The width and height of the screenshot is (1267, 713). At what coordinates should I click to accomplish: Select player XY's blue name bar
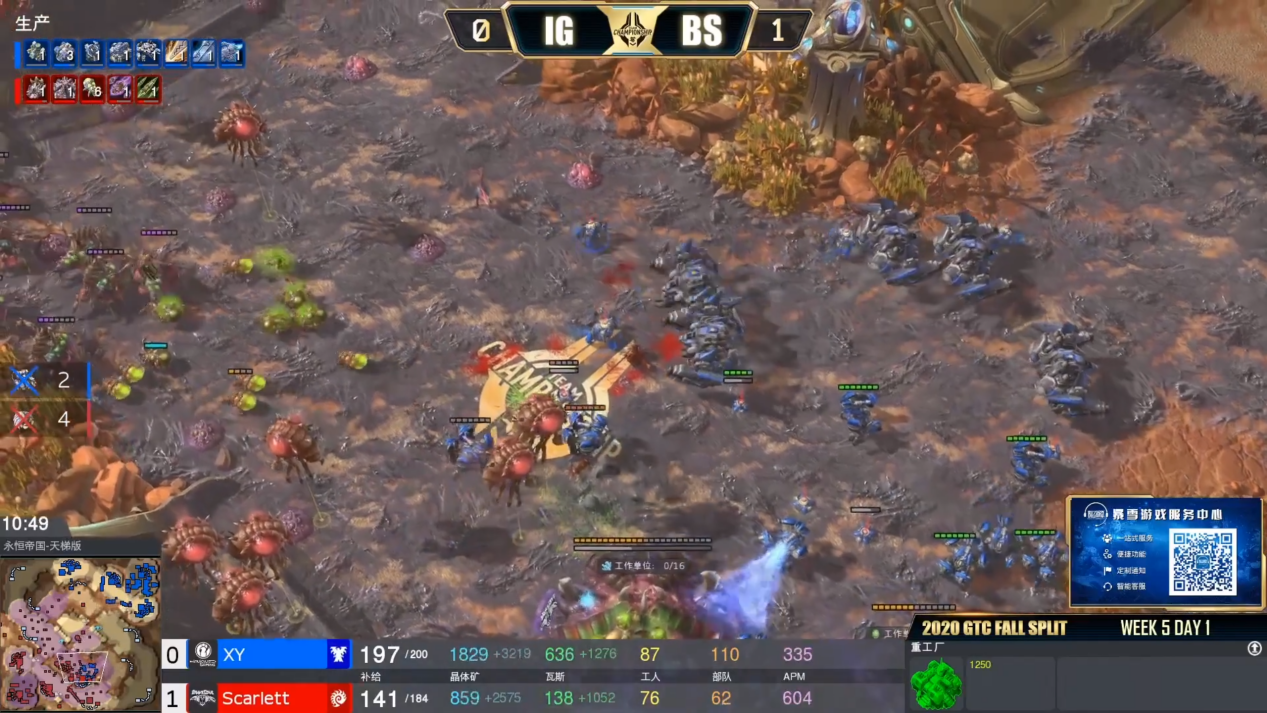click(x=271, y=655)
